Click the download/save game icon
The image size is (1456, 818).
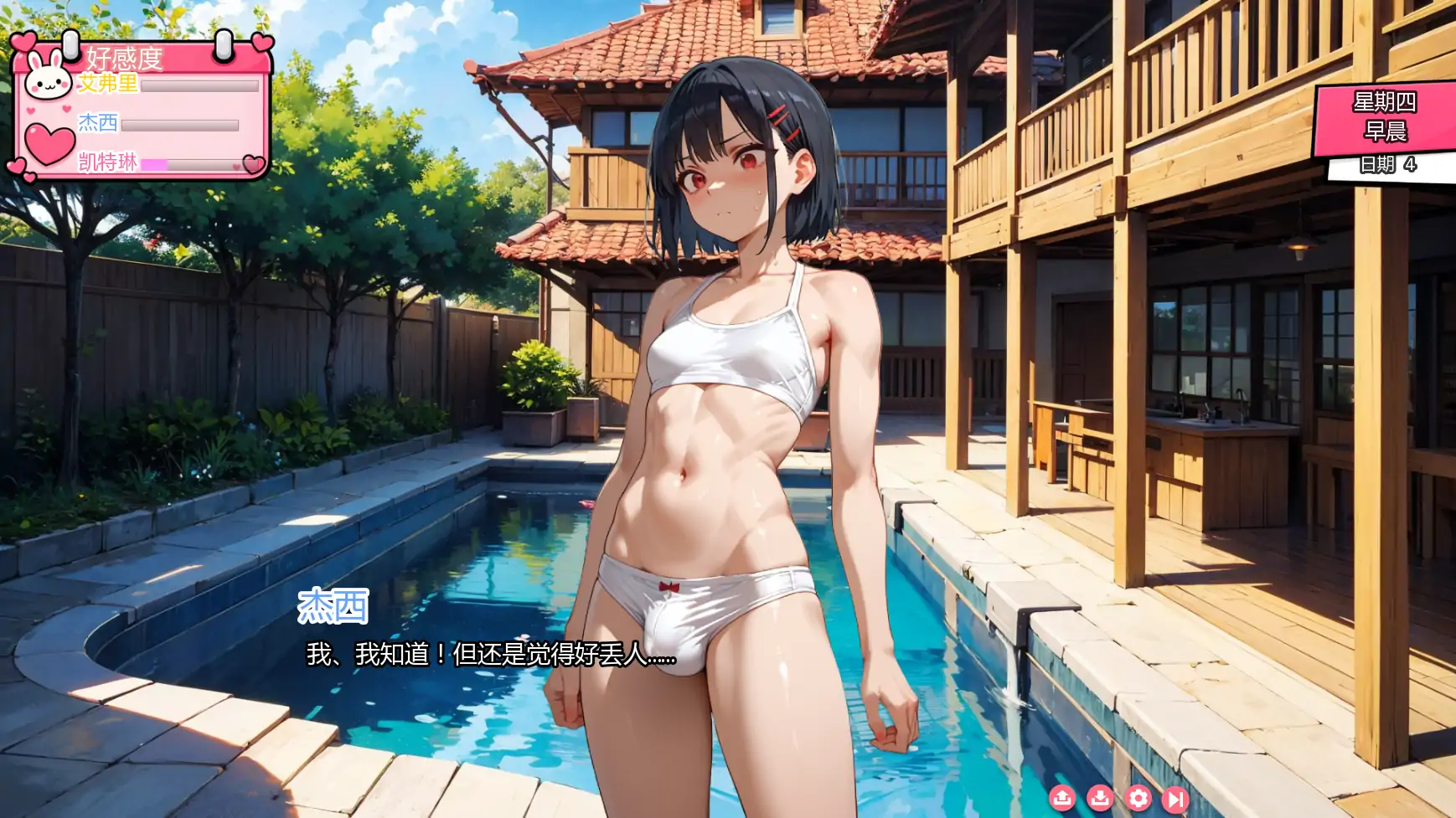point(1101,799)
